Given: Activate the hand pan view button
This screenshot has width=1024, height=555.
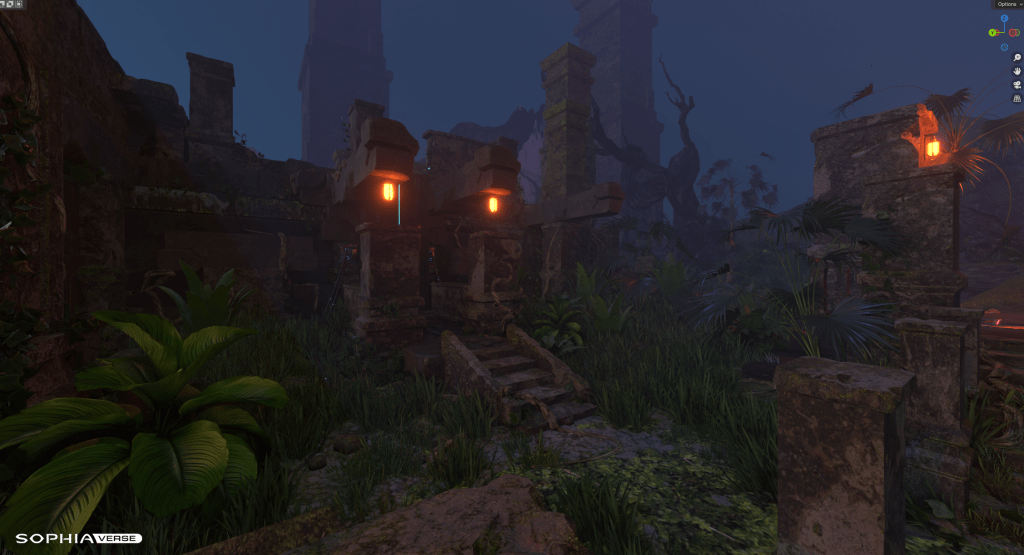Looking at the screenshot, I should (x=1017, y=72).
